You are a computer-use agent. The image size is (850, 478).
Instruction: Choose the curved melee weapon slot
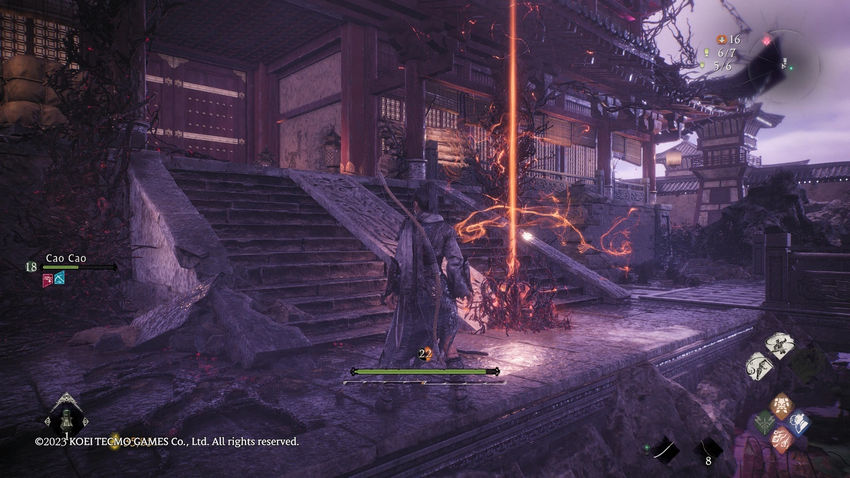click(x=663, y=451)
